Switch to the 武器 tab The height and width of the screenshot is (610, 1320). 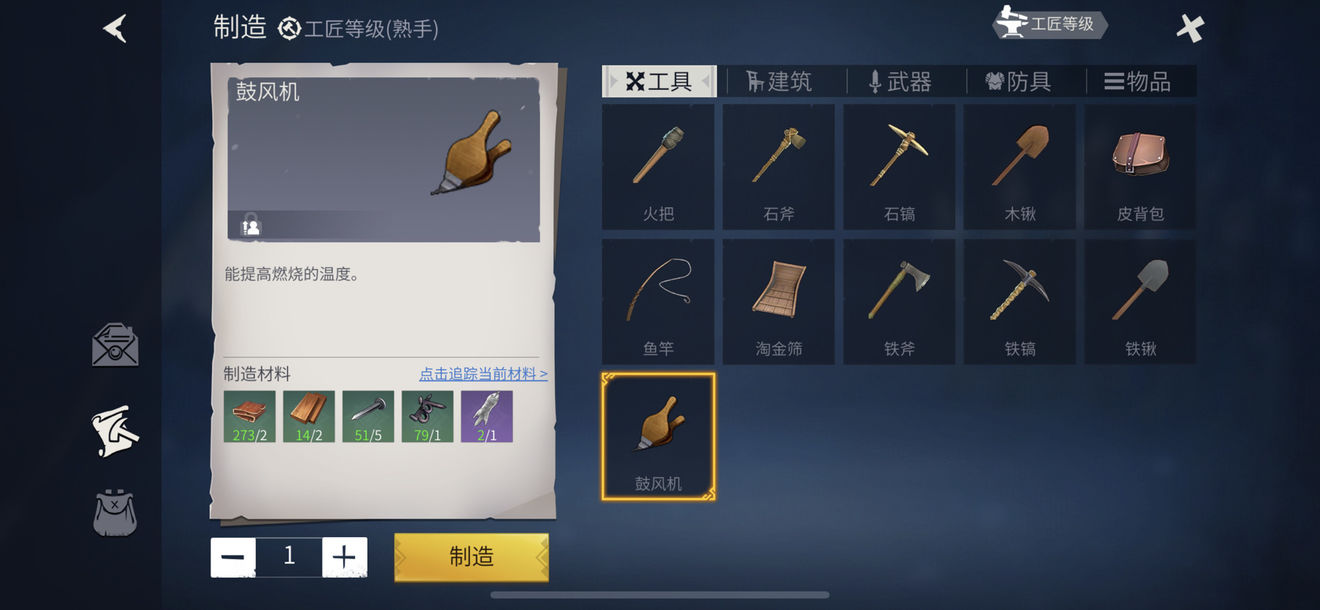[900, 82]
